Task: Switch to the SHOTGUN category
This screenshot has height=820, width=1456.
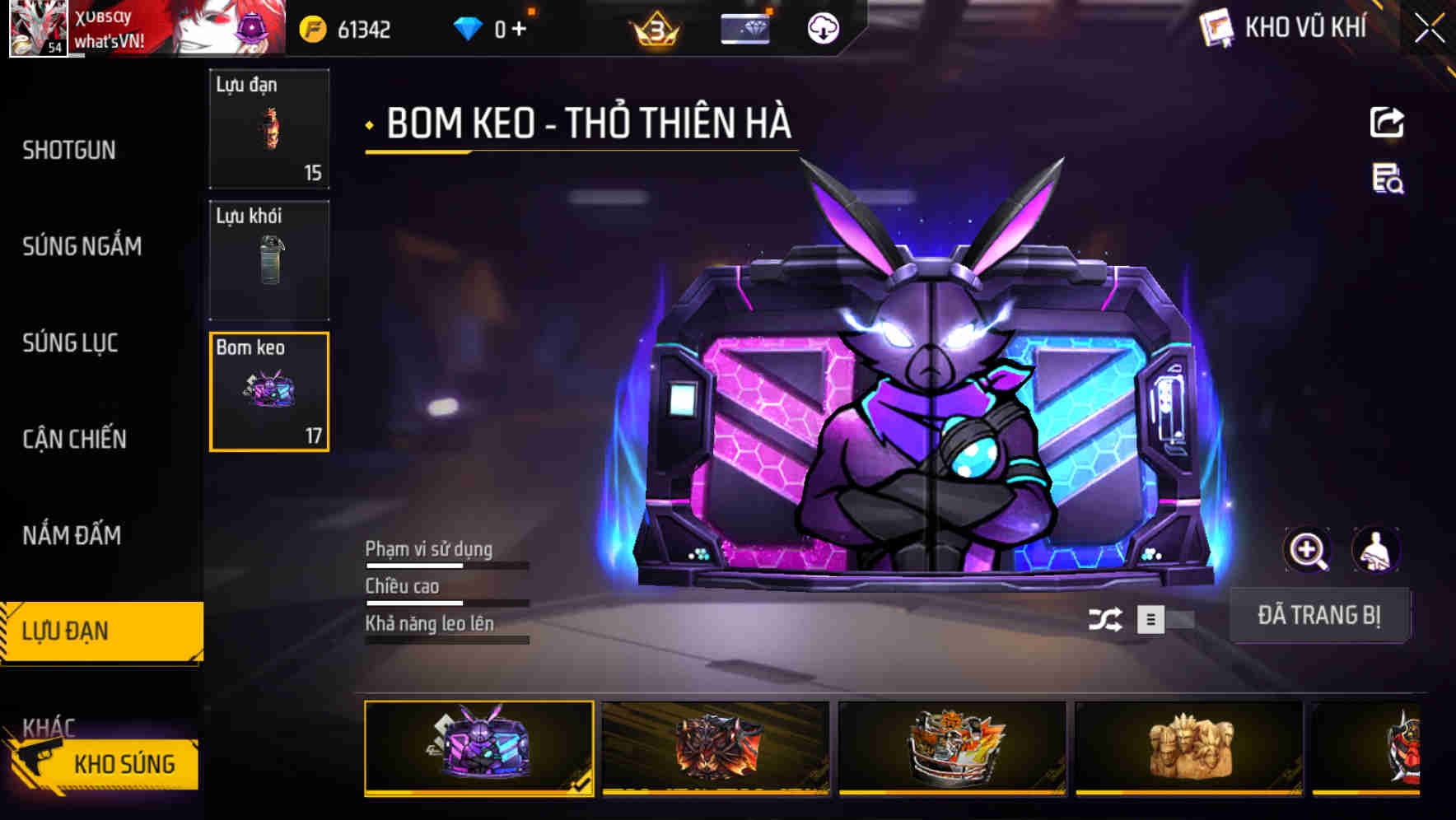Action: [70, 150]
